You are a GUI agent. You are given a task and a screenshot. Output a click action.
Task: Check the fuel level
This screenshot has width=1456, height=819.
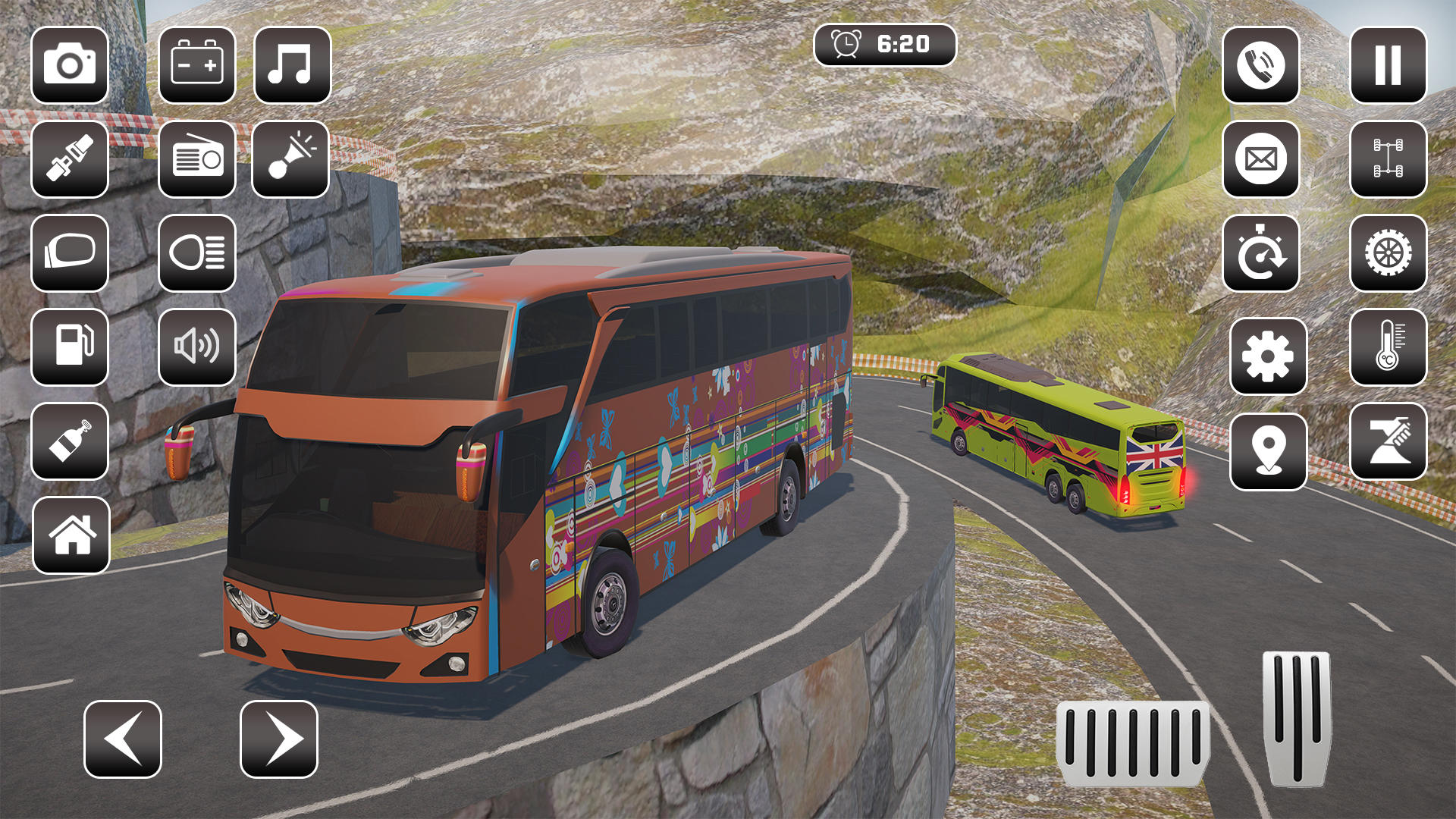(x=70, y=349)
